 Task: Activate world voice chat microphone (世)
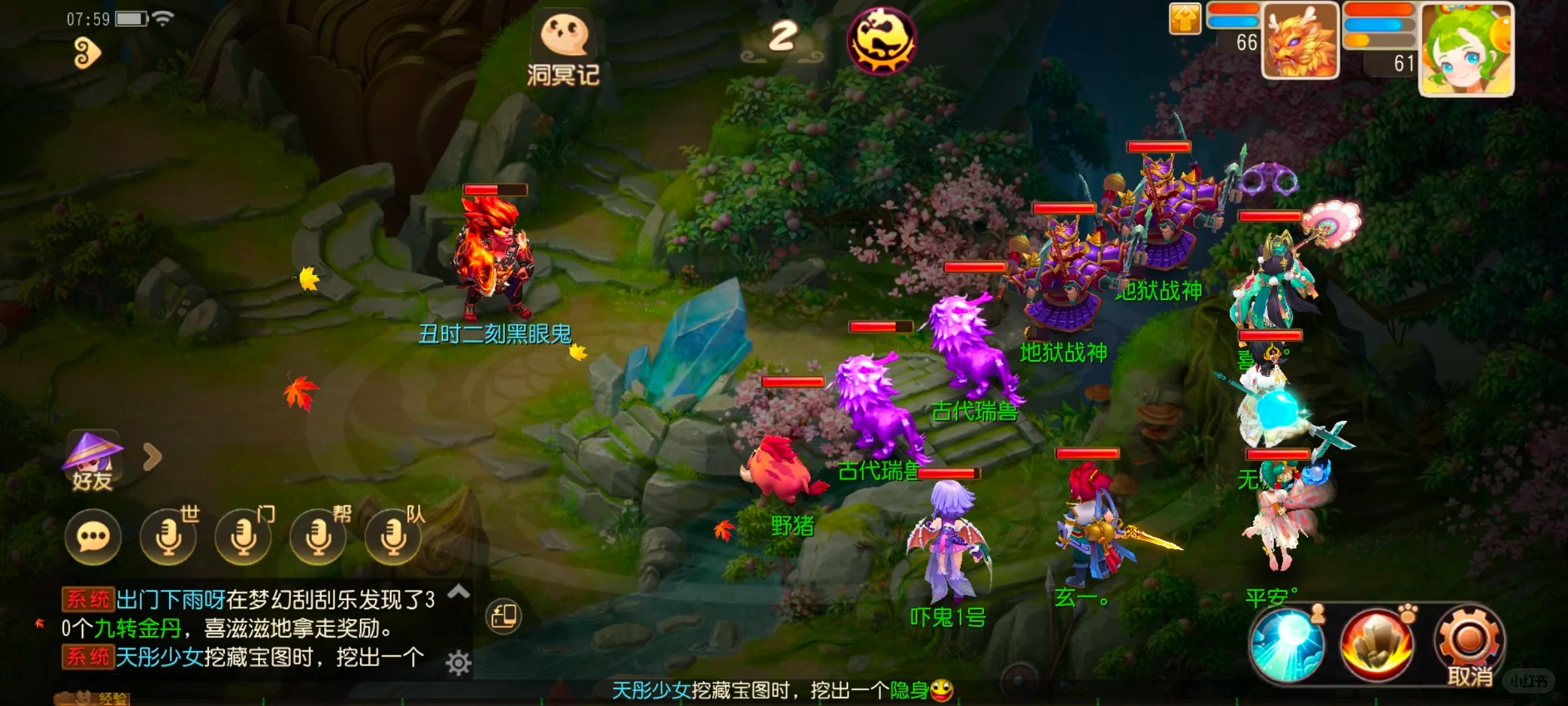(x=169, y=537)
